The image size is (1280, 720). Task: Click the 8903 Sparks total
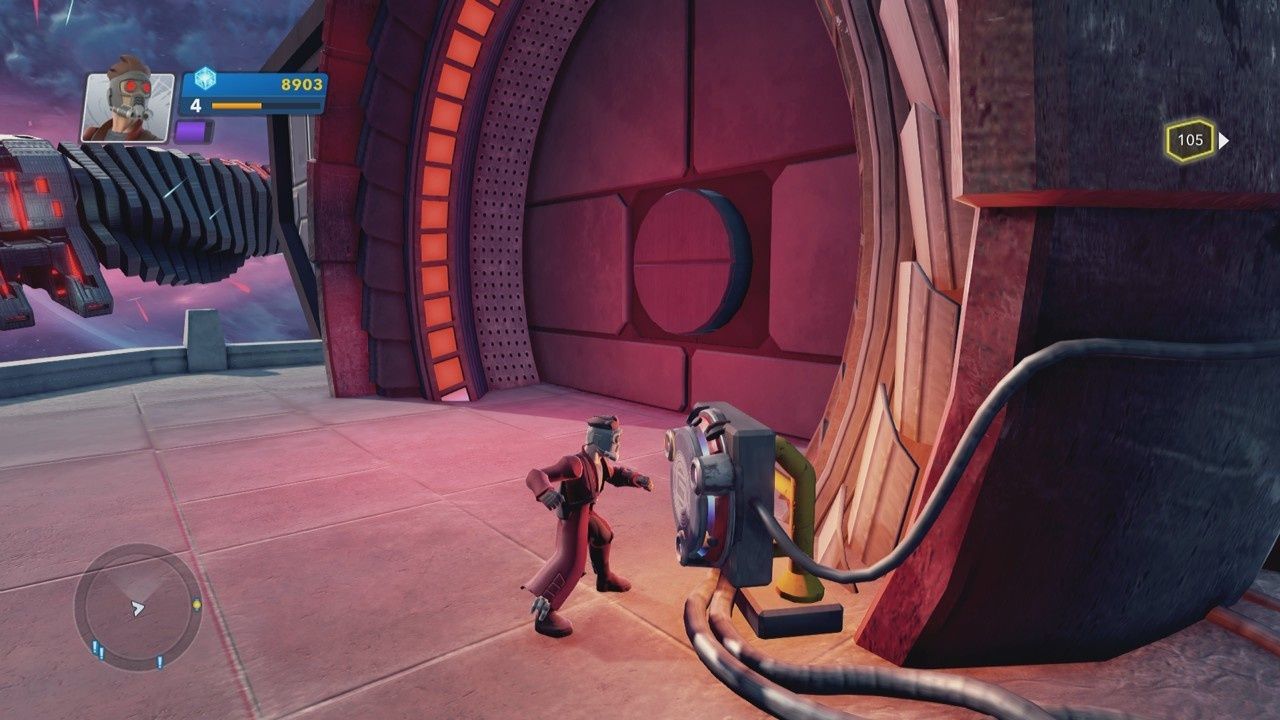point(302,84)
